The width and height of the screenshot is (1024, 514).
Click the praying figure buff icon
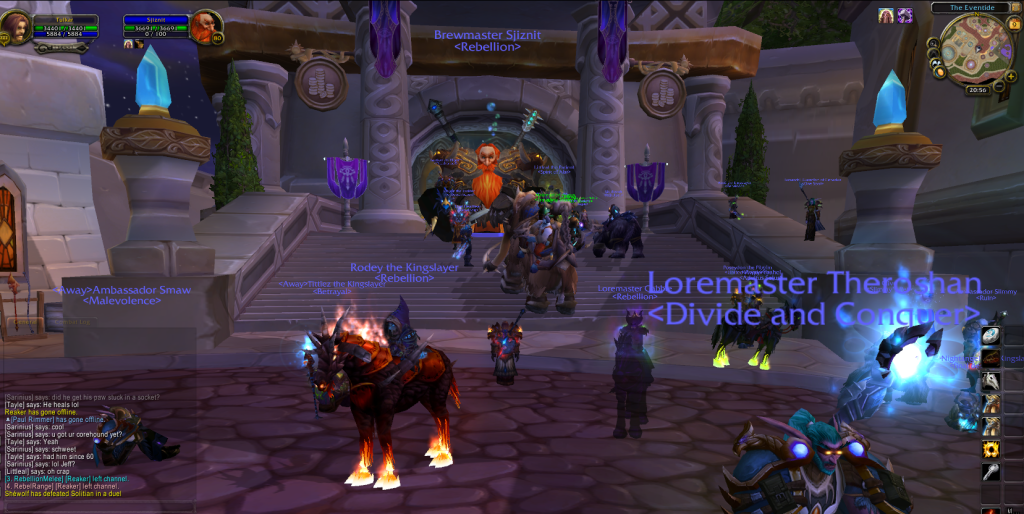886,15
